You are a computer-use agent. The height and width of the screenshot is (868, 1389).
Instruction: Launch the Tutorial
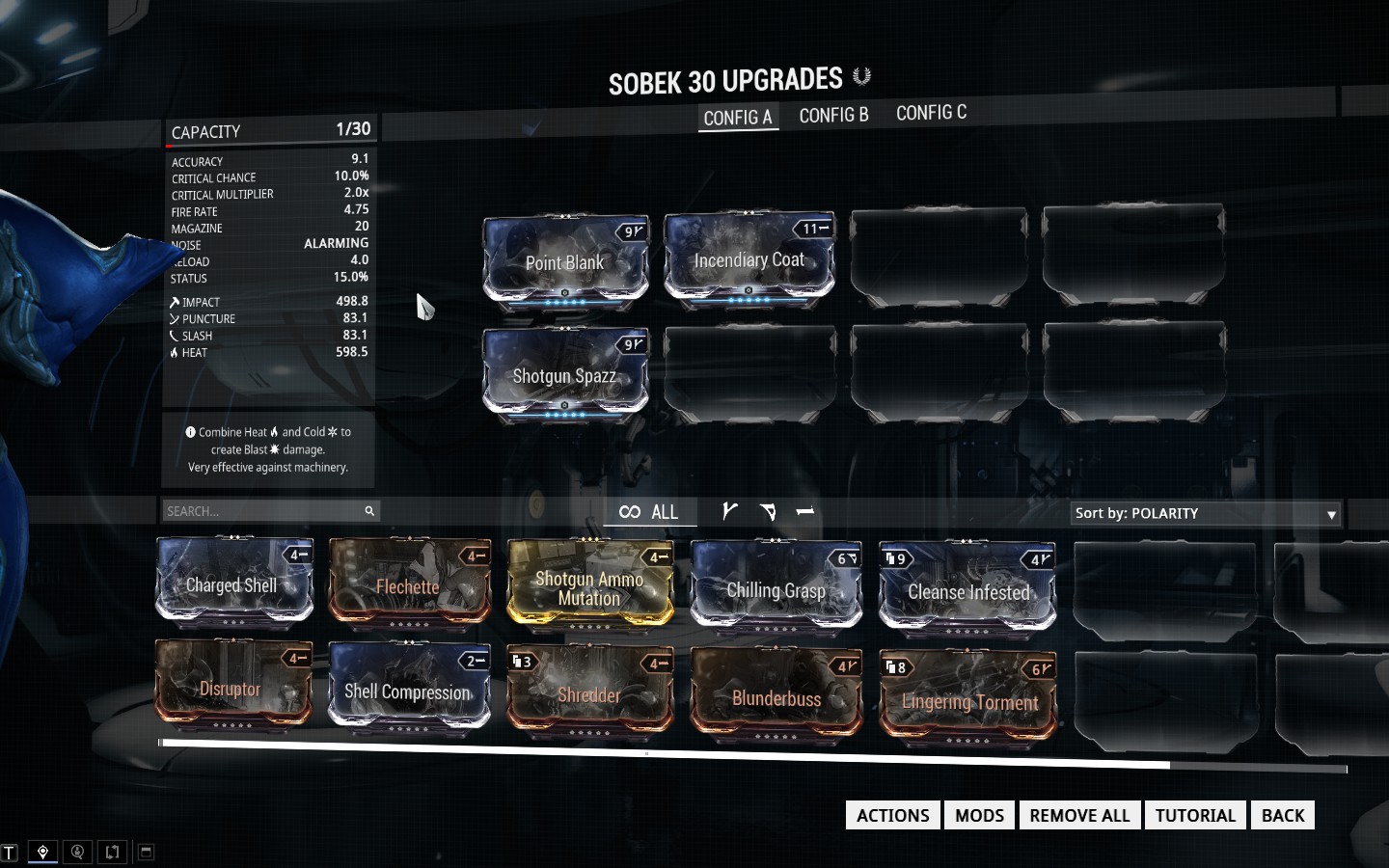[1195, 815]
